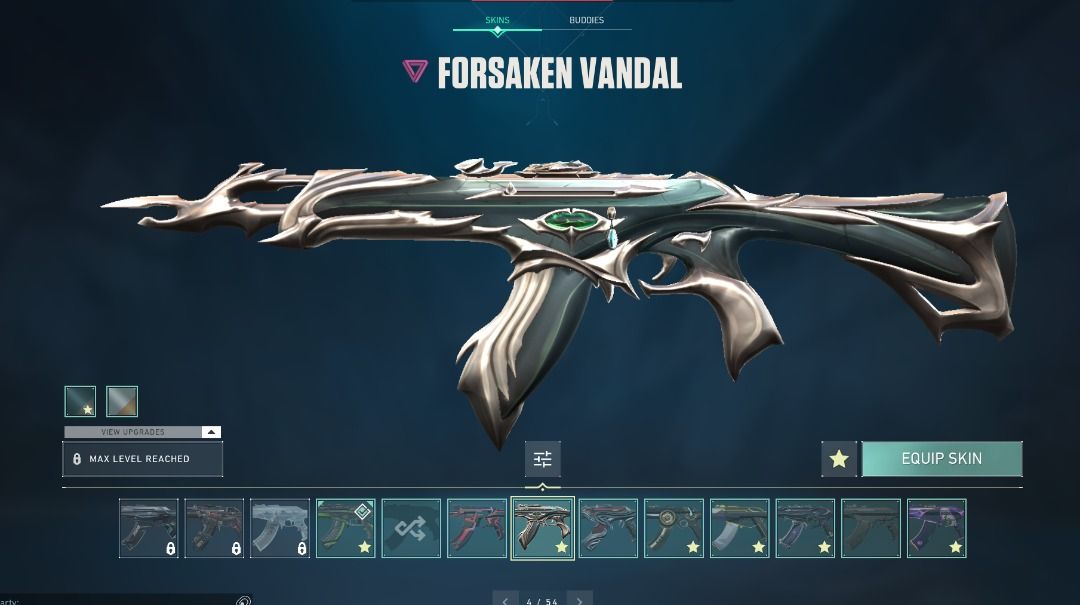
Task: Click the Max Level Reached button
Action: click(142, 459)
